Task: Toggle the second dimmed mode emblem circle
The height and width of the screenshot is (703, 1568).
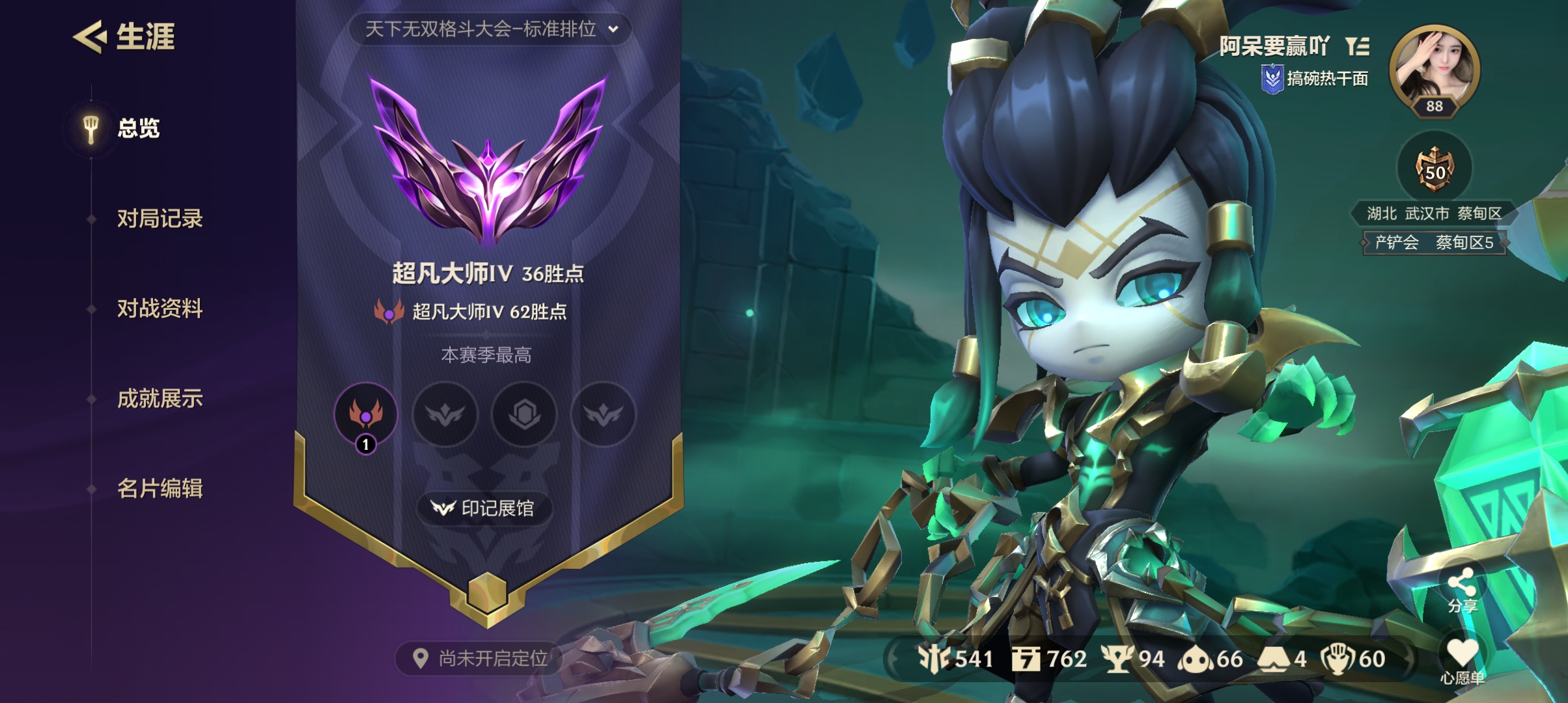Action: click(445, 415)
